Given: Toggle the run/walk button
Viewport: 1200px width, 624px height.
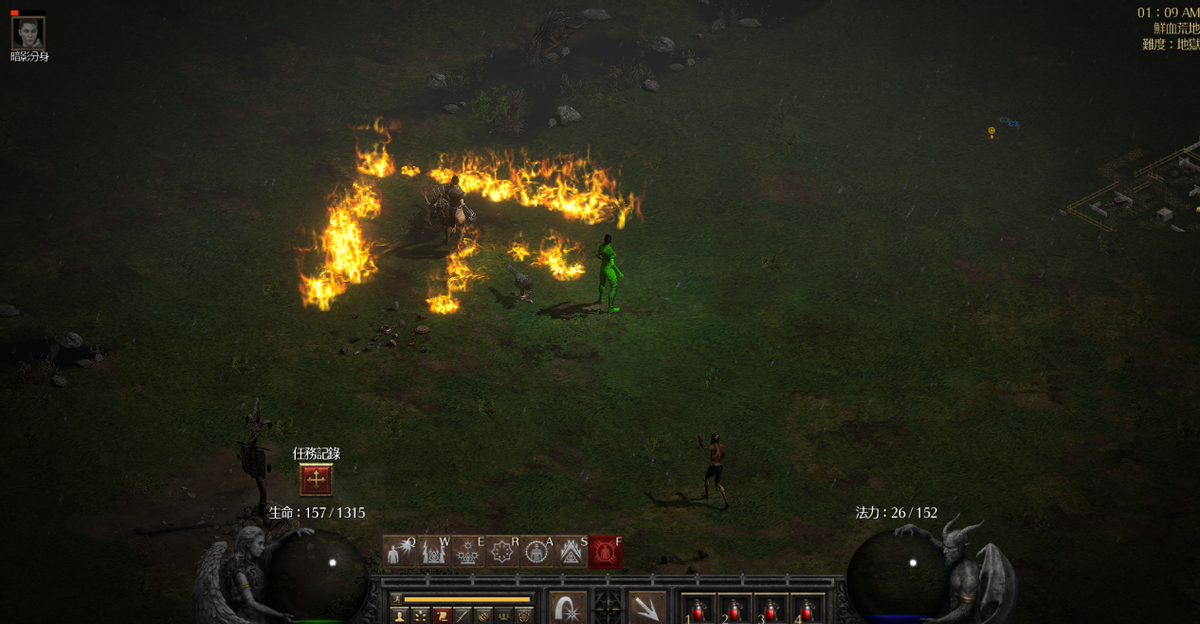Looking at the screenshot, I should 396,599.
